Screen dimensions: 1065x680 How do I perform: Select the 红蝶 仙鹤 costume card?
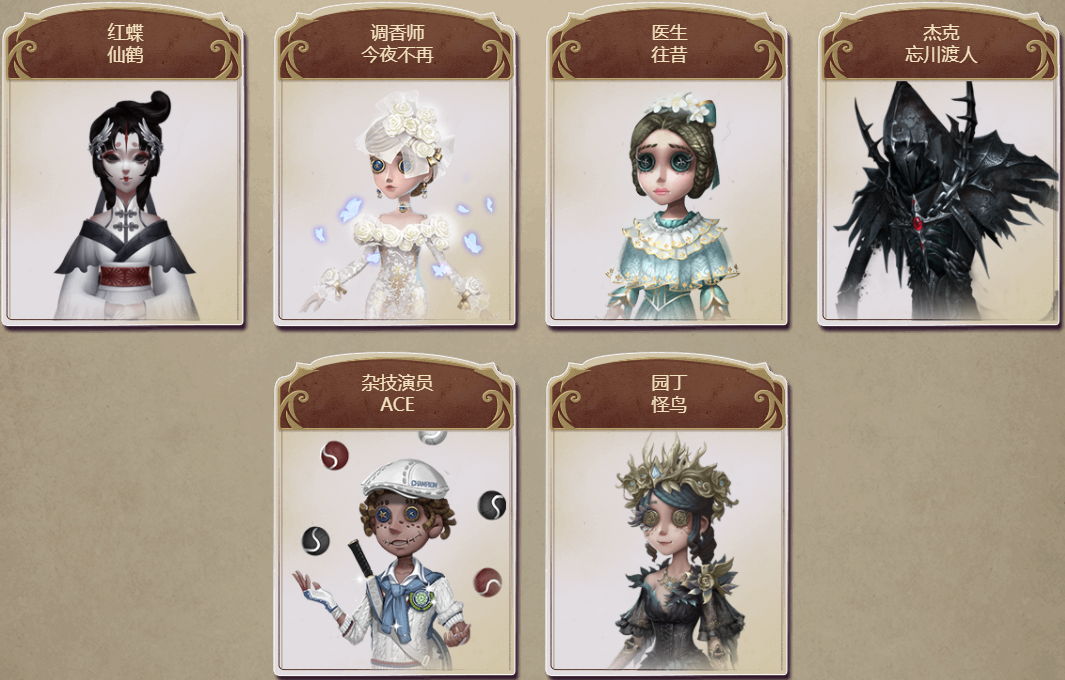click(124, 200)
